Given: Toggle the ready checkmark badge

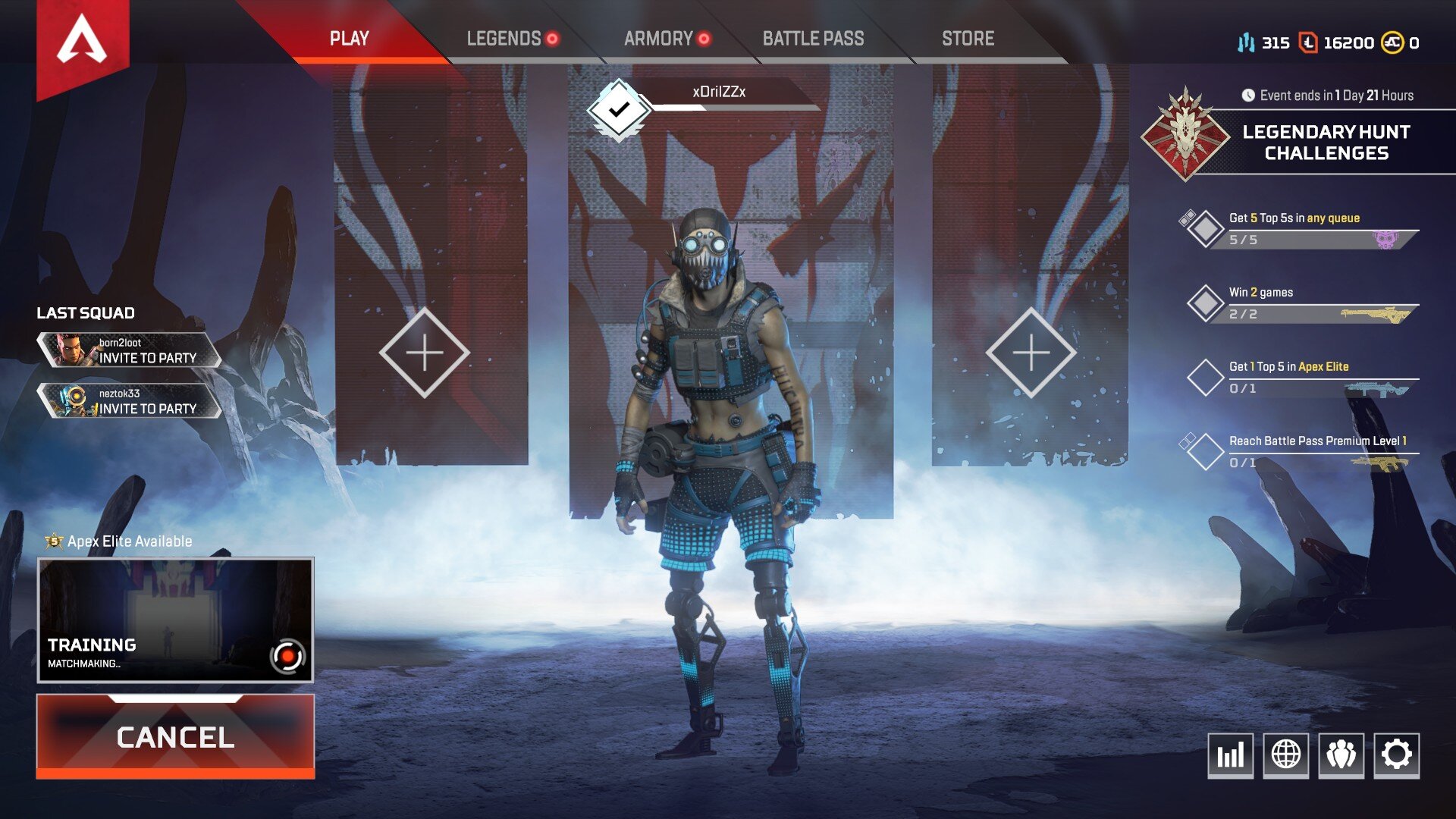Looking at the screenshot, I should [619, 109].
